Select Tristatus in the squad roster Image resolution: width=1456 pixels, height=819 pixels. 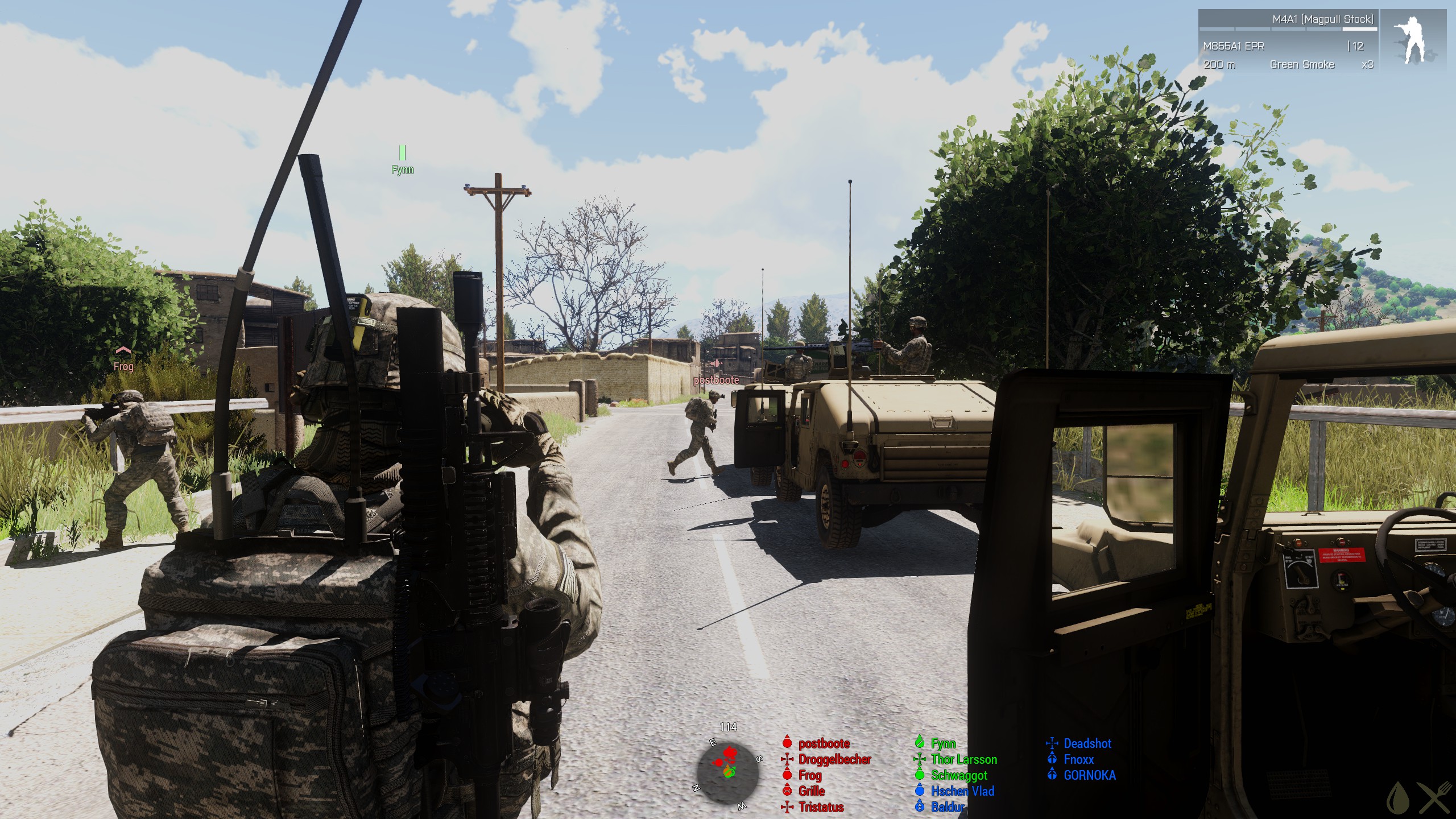coord(821,807)
